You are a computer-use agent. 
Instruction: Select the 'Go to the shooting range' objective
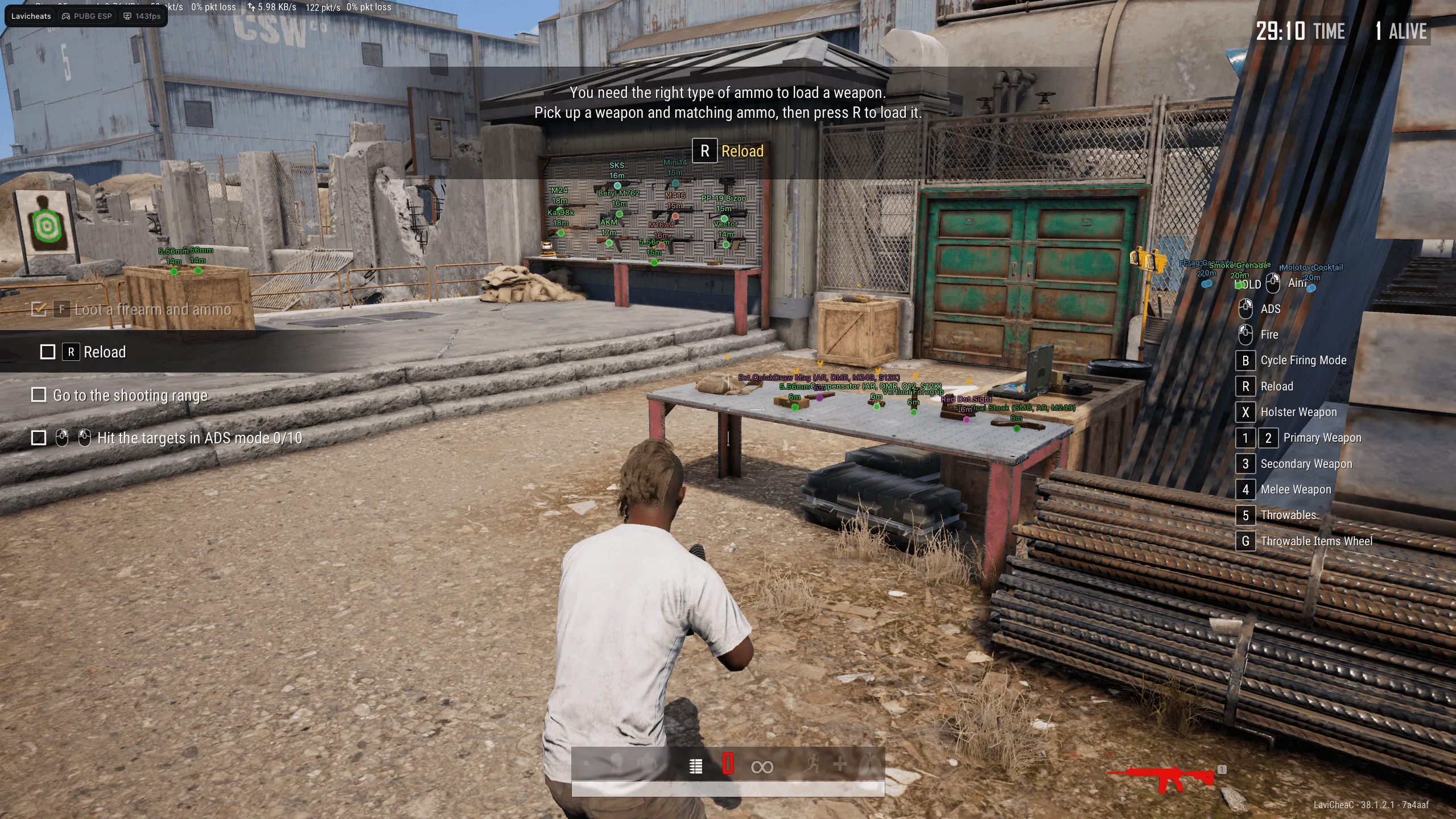(130, 395)
